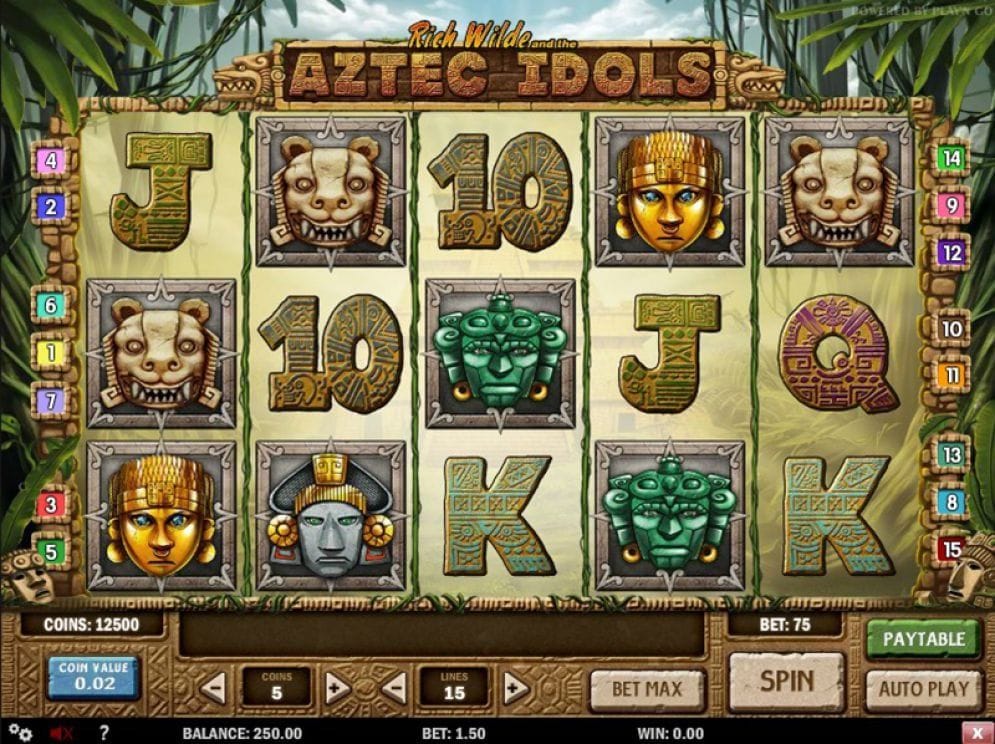Image resolution: width=995 pixels, height=744 pixels.
Task: Select payline marker number 11
Action: 951,376
